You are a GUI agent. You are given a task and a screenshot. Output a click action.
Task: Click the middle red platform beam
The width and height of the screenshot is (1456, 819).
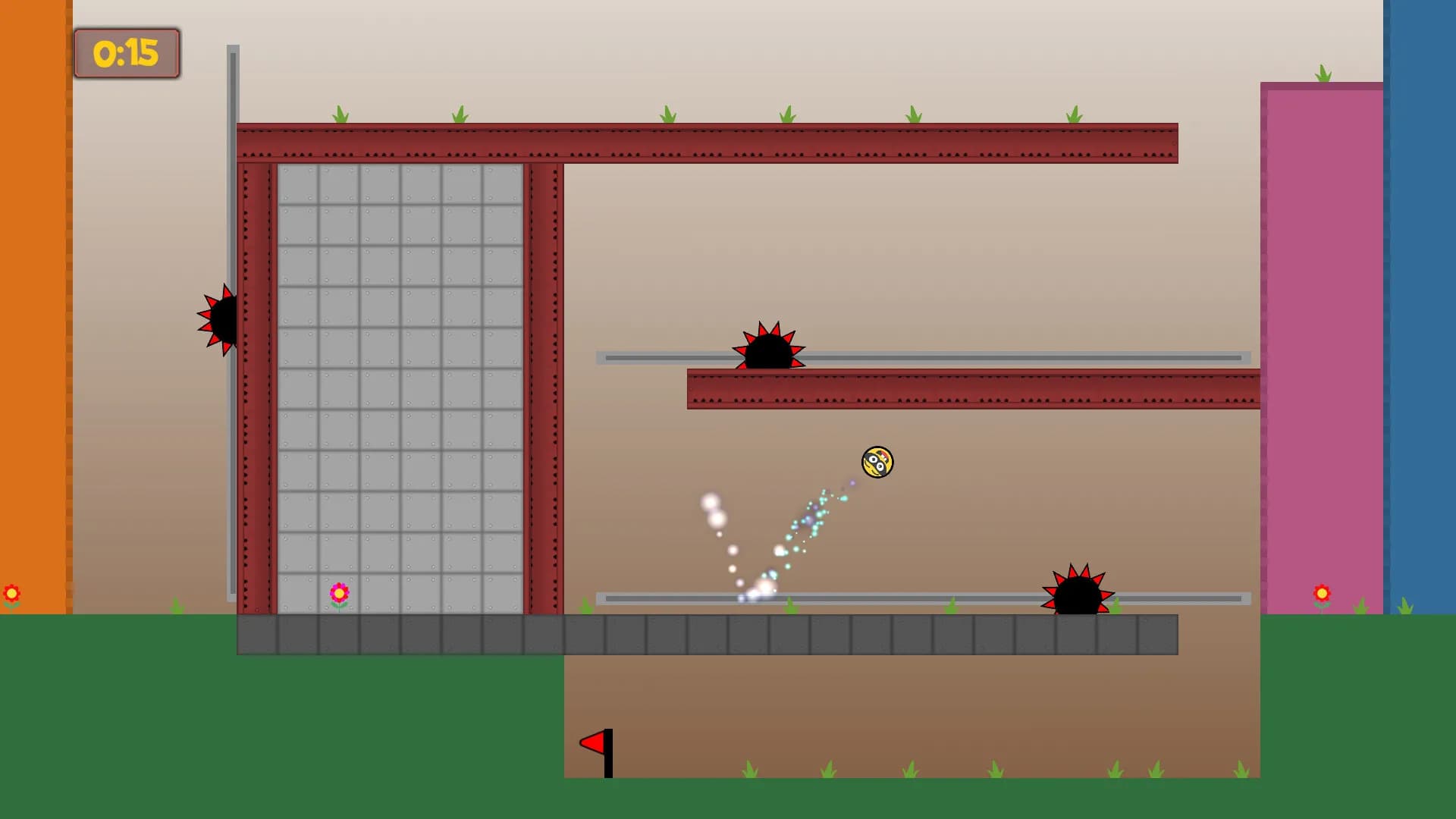coord(971,391)
